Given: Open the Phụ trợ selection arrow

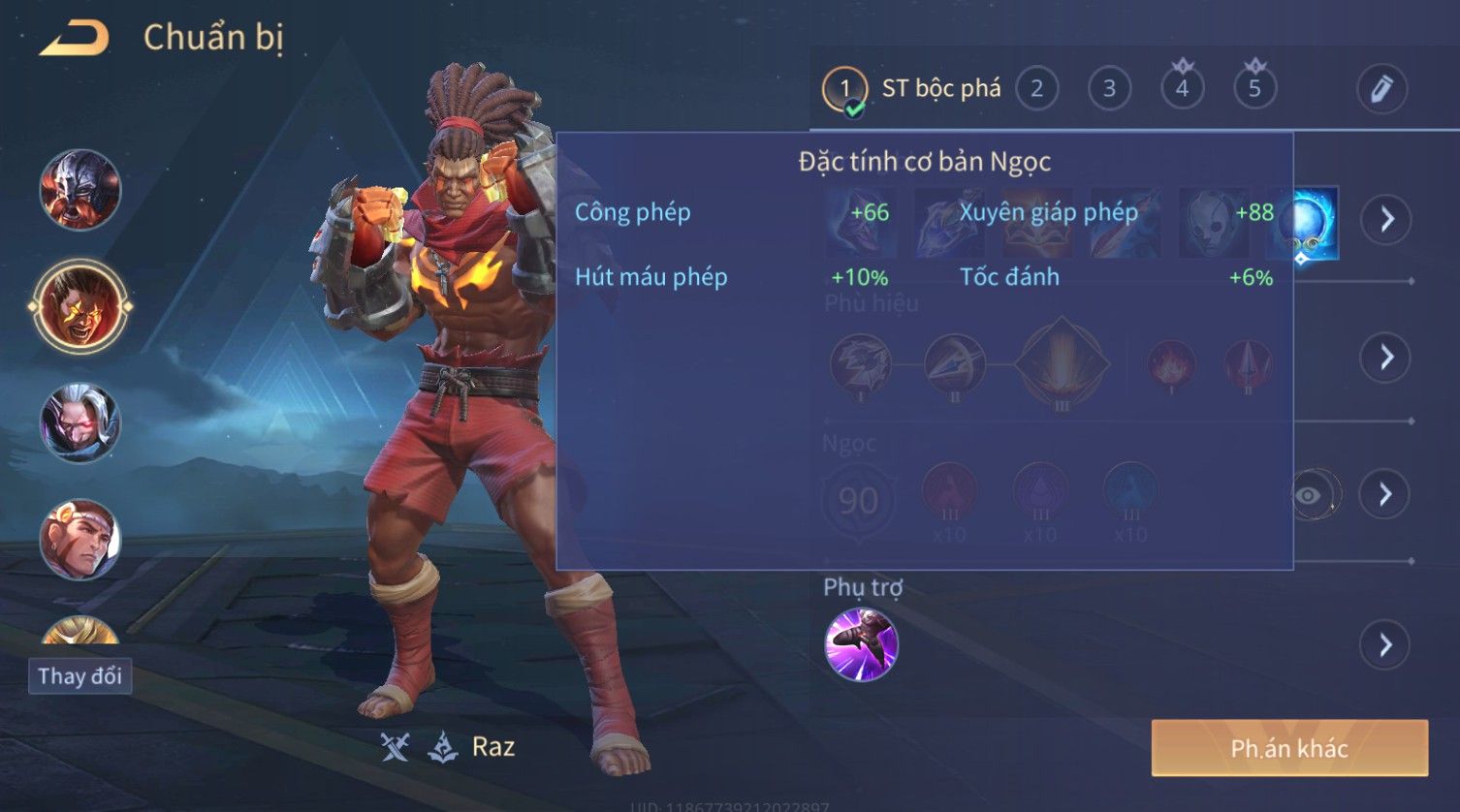Looking at the screenshot, I should pyautogui.click(x=1386, y=644).
